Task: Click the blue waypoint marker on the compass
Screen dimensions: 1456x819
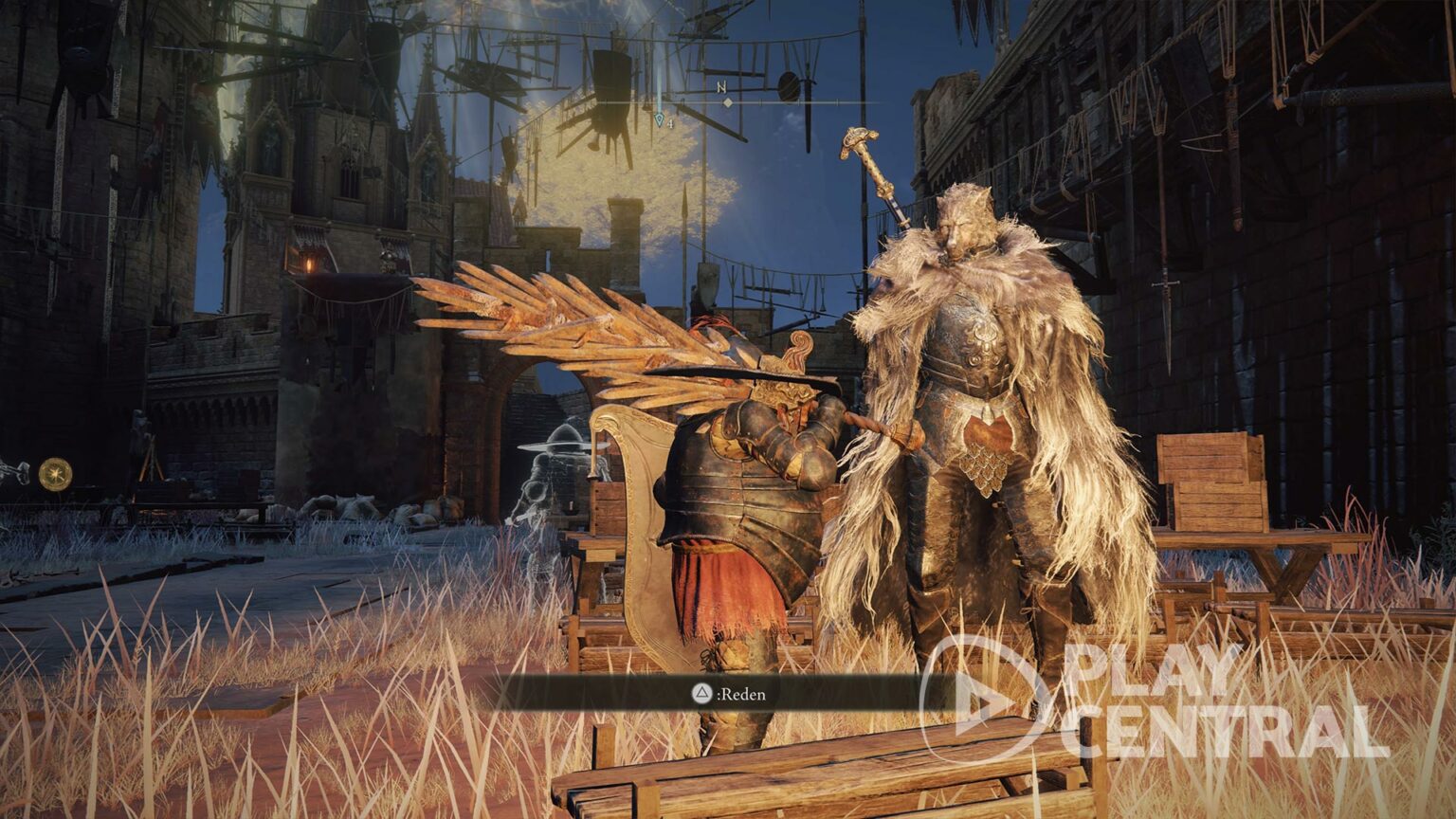Action: (x=660, y=119)
